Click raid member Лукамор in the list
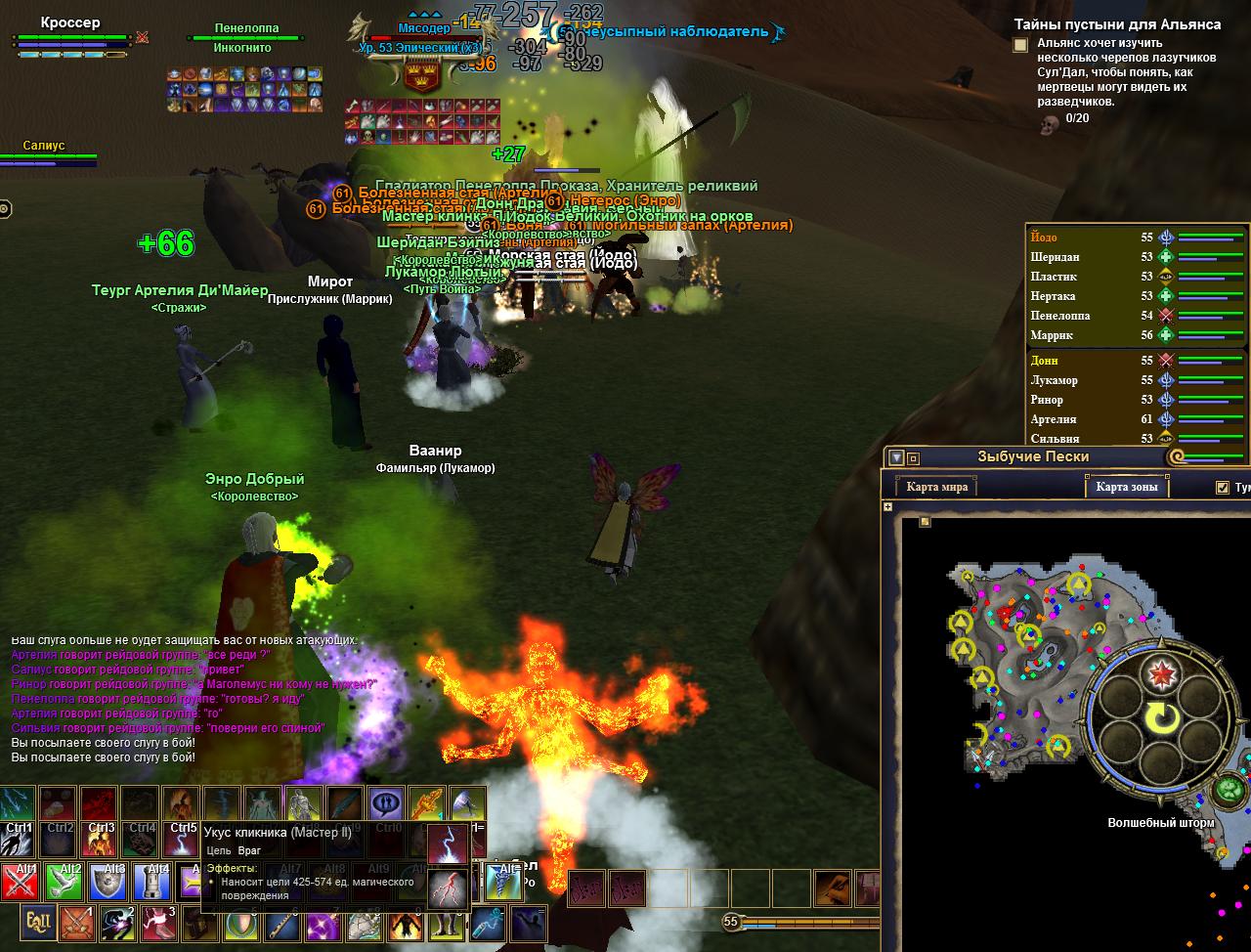This screenshot has width=1251, height=952. 1054,380
